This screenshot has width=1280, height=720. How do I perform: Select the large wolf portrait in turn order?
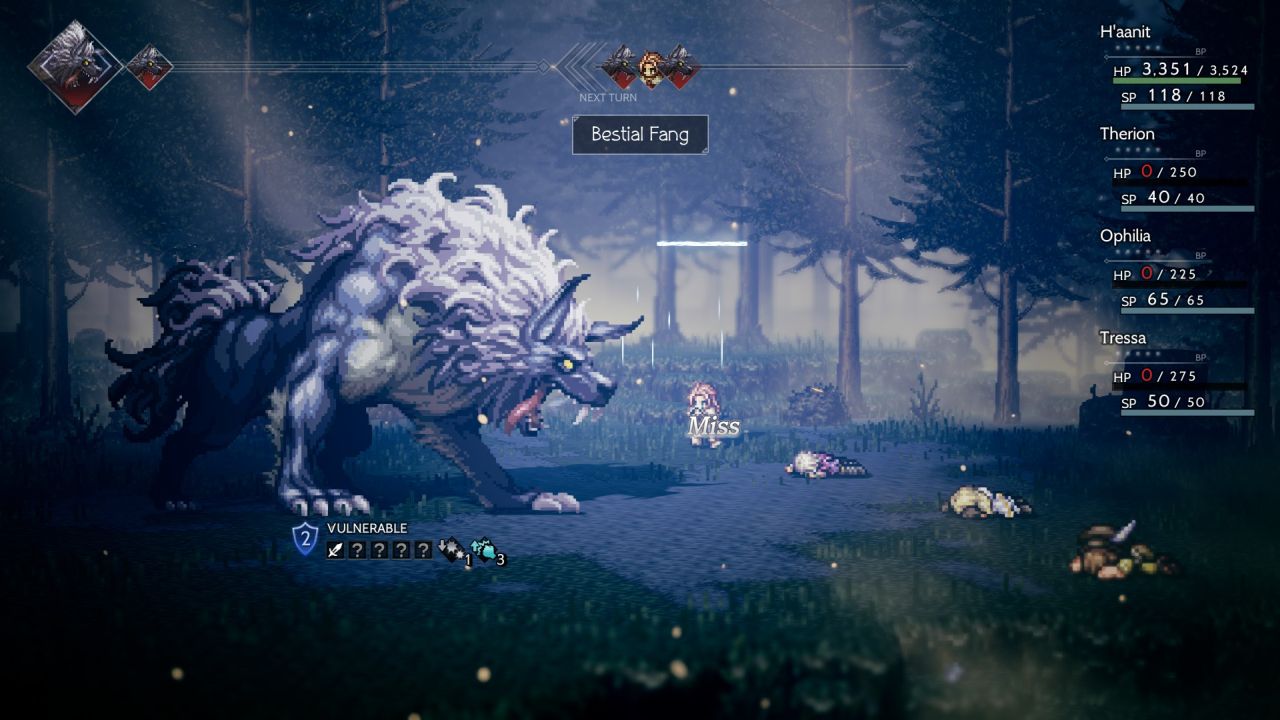click(x=74, y=66)
